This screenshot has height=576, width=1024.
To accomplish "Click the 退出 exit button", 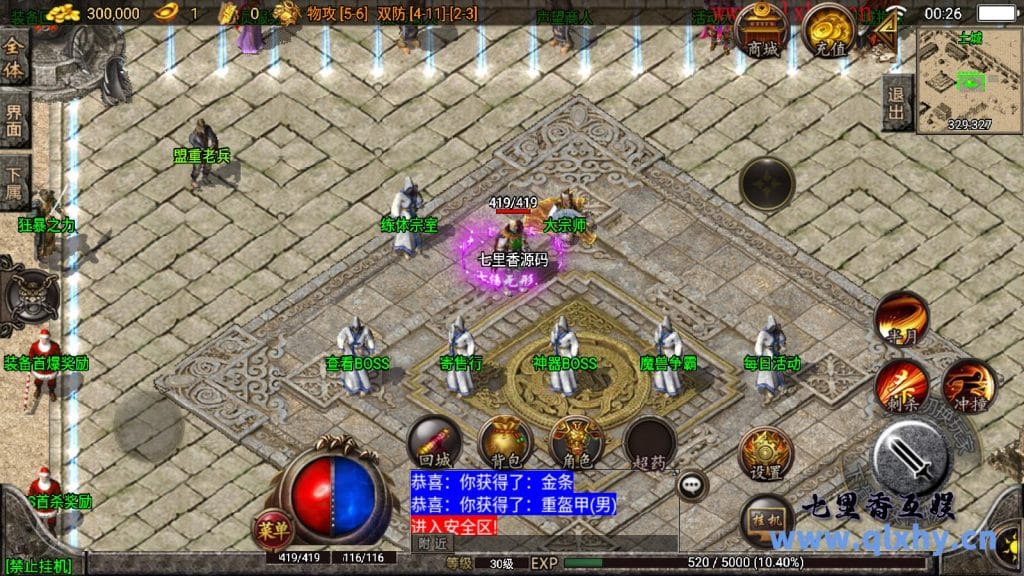I will (x=896, y=102).
